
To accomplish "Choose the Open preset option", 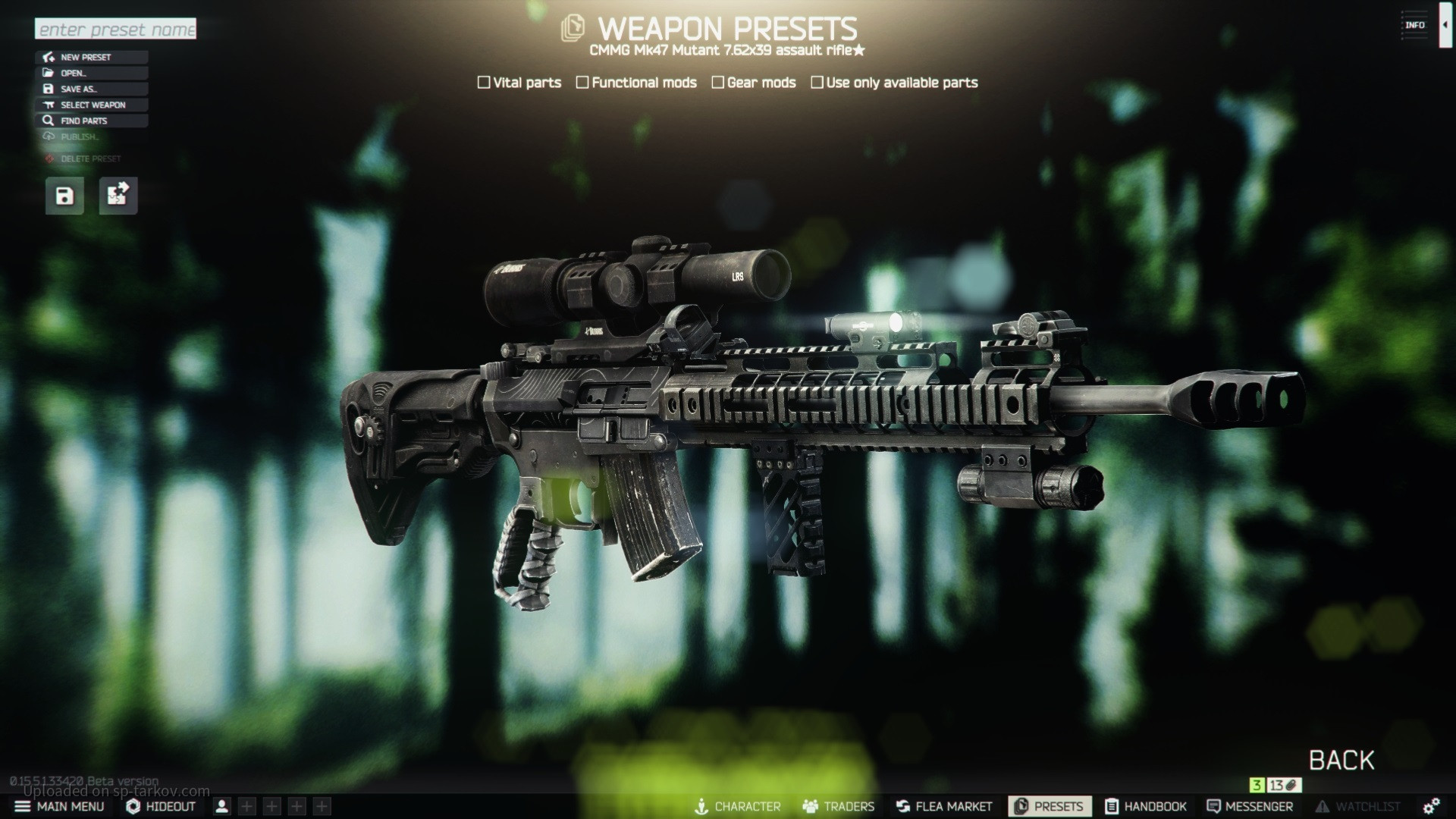I will [91, 74].
